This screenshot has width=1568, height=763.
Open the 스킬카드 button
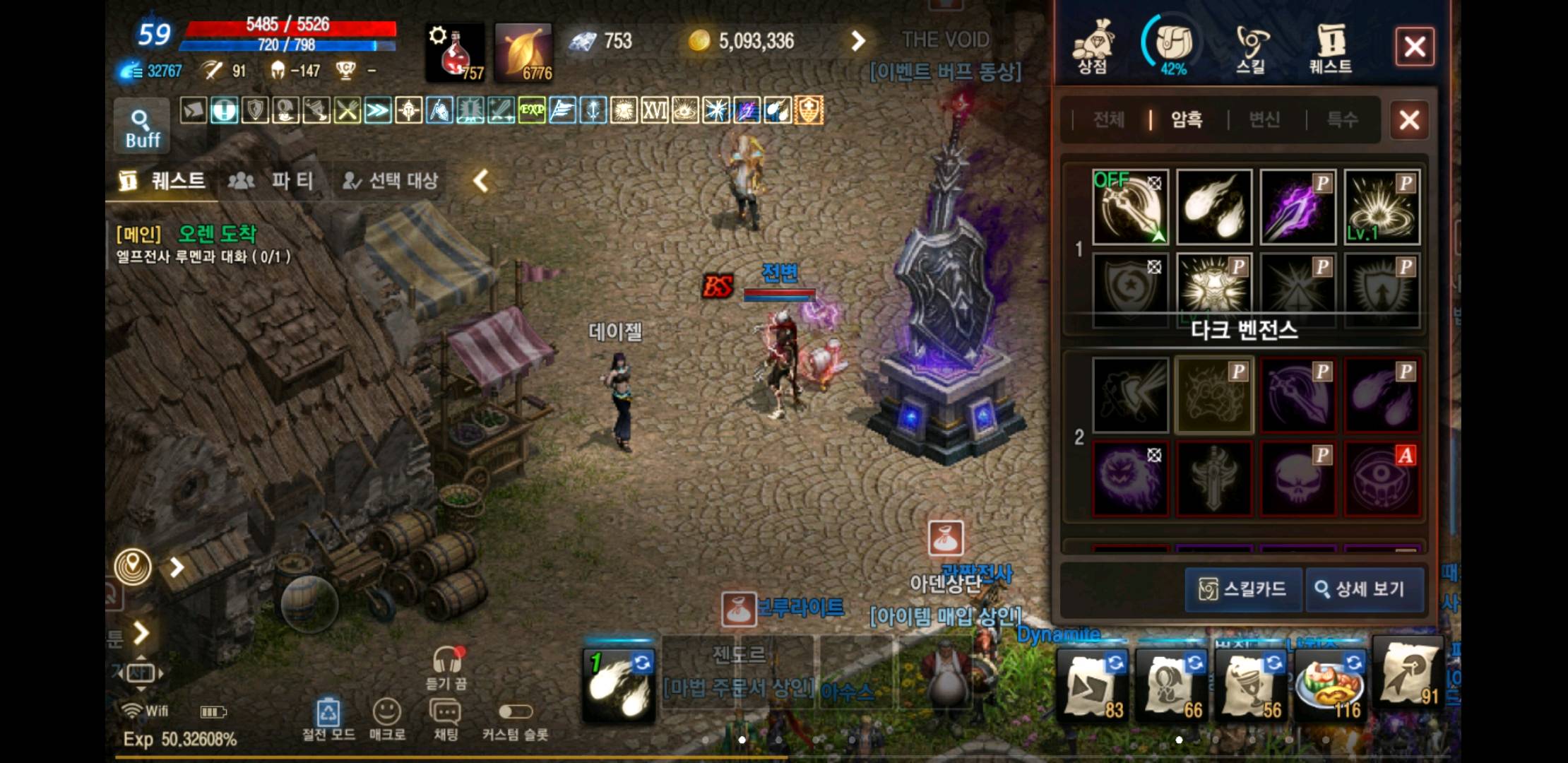pyautogui.click(x=1244, y=589)
